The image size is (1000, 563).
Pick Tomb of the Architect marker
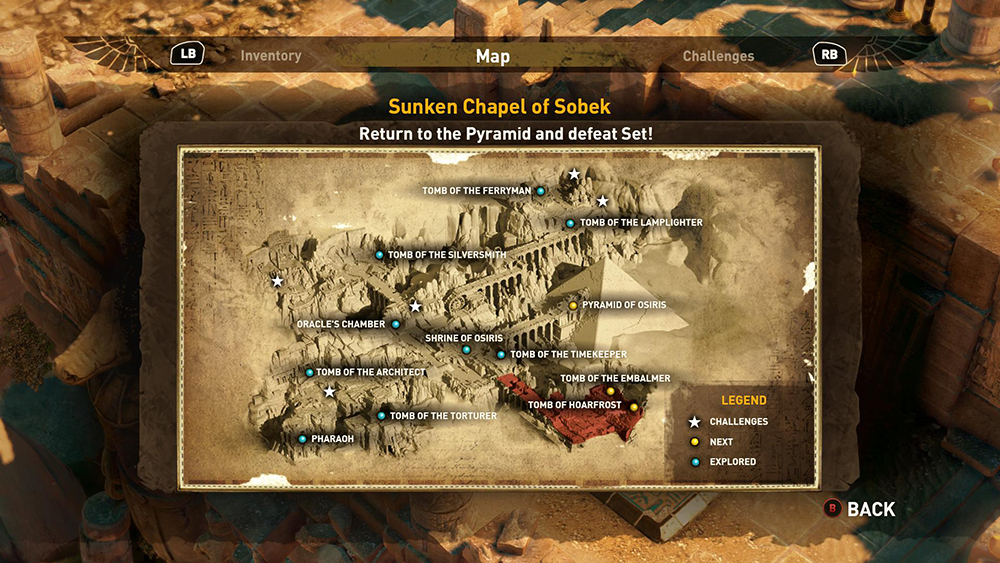(309, 372)
